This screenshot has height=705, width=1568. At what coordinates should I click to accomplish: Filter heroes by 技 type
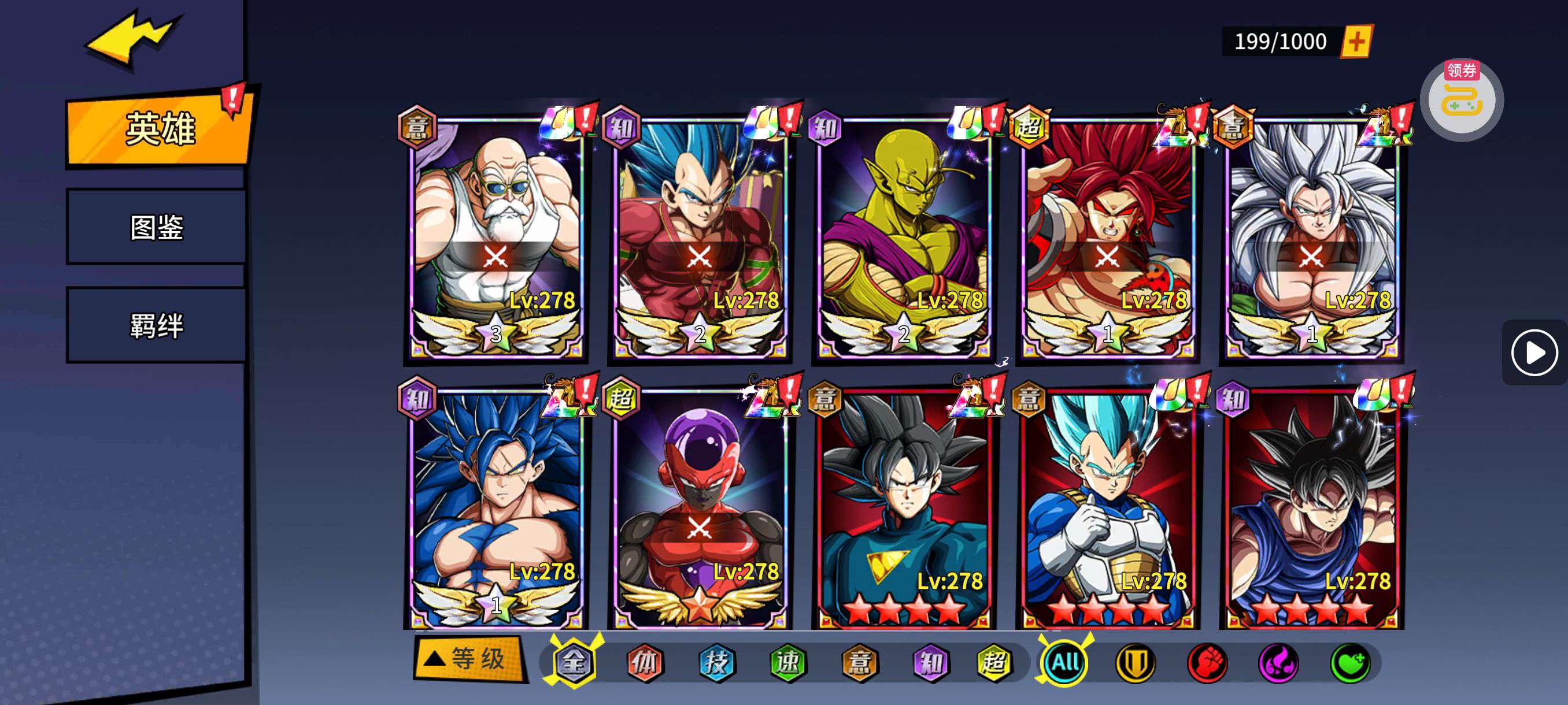tap(716, 662)
